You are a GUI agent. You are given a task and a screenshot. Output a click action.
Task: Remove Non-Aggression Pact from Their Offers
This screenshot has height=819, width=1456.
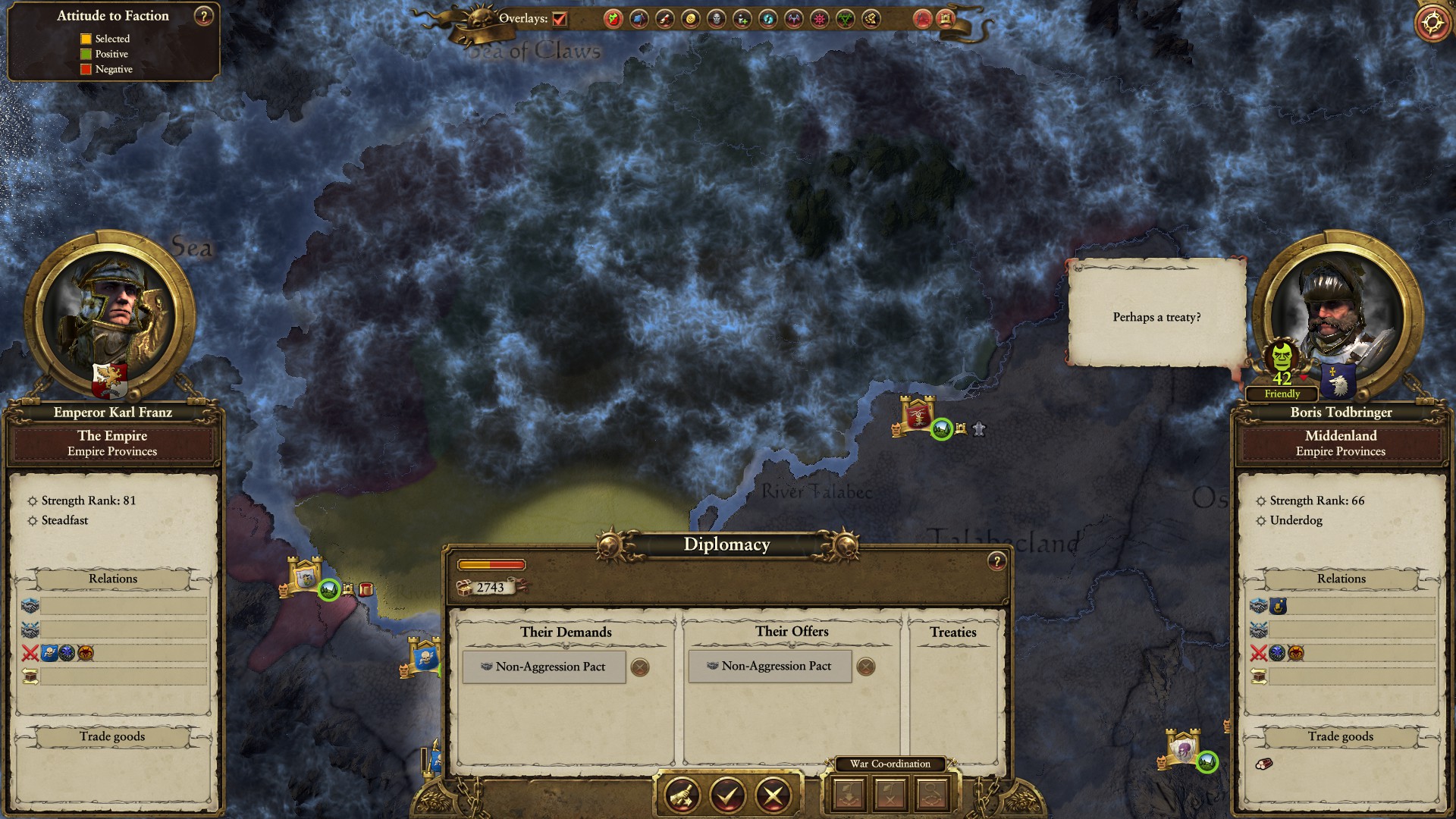point(865,667)
